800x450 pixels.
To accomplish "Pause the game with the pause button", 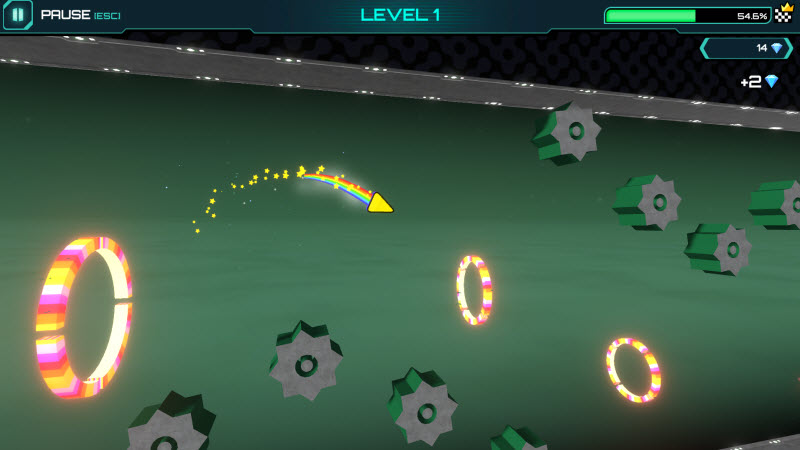I will (18, 15).
